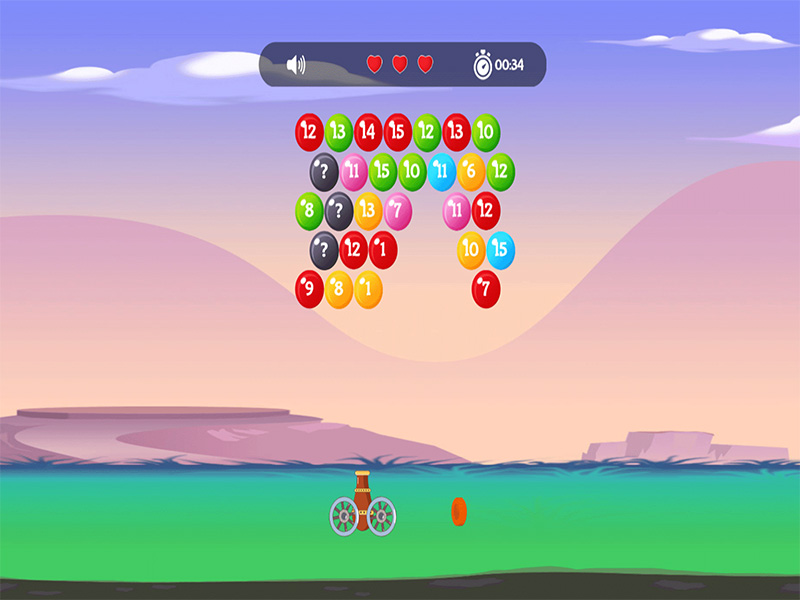The image size is (800, 600).
Task: Click the blue 15 bubble
Action: coord(501,251)
